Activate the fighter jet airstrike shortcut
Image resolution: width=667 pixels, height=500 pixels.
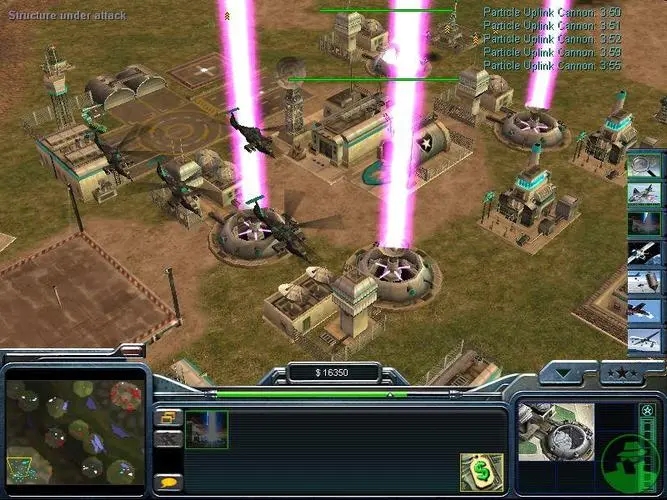(x=645, y=194)
